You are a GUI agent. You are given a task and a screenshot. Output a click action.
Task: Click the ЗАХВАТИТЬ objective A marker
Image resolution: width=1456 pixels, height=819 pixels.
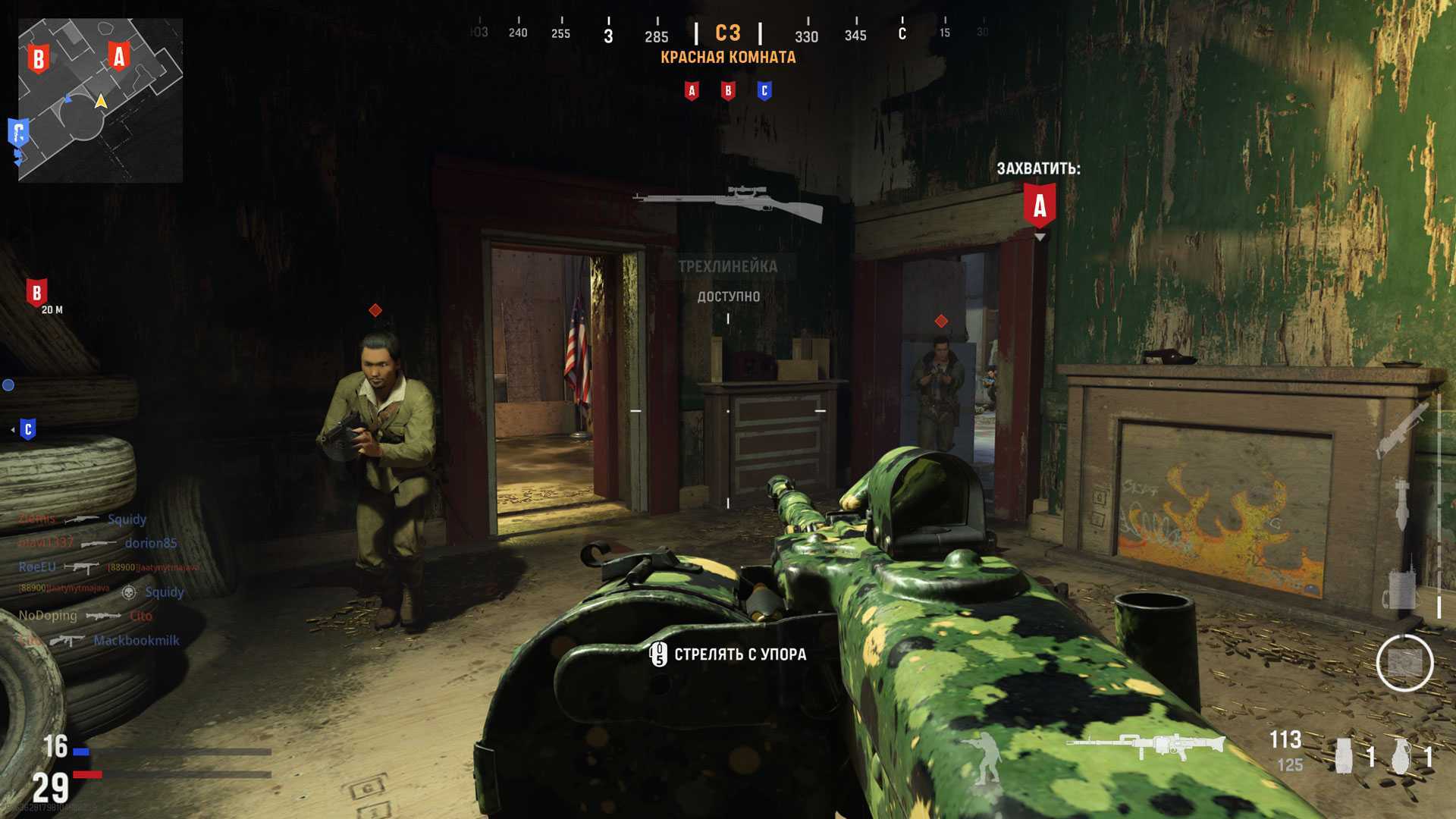click(1040, 205)
